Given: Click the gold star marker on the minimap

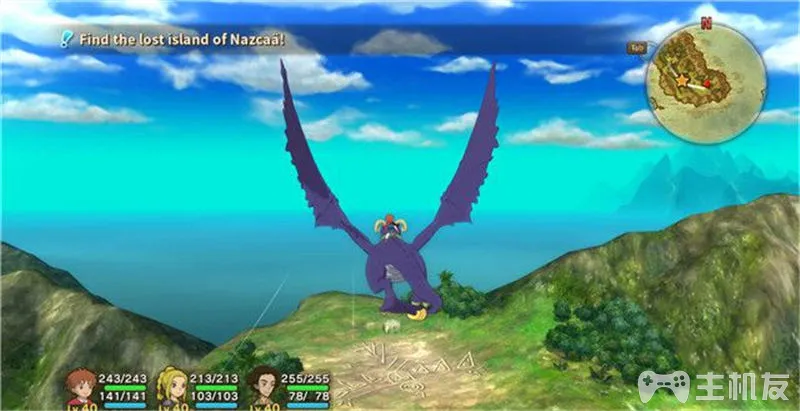Looking at the screenshot, I should tap(680, 79).
